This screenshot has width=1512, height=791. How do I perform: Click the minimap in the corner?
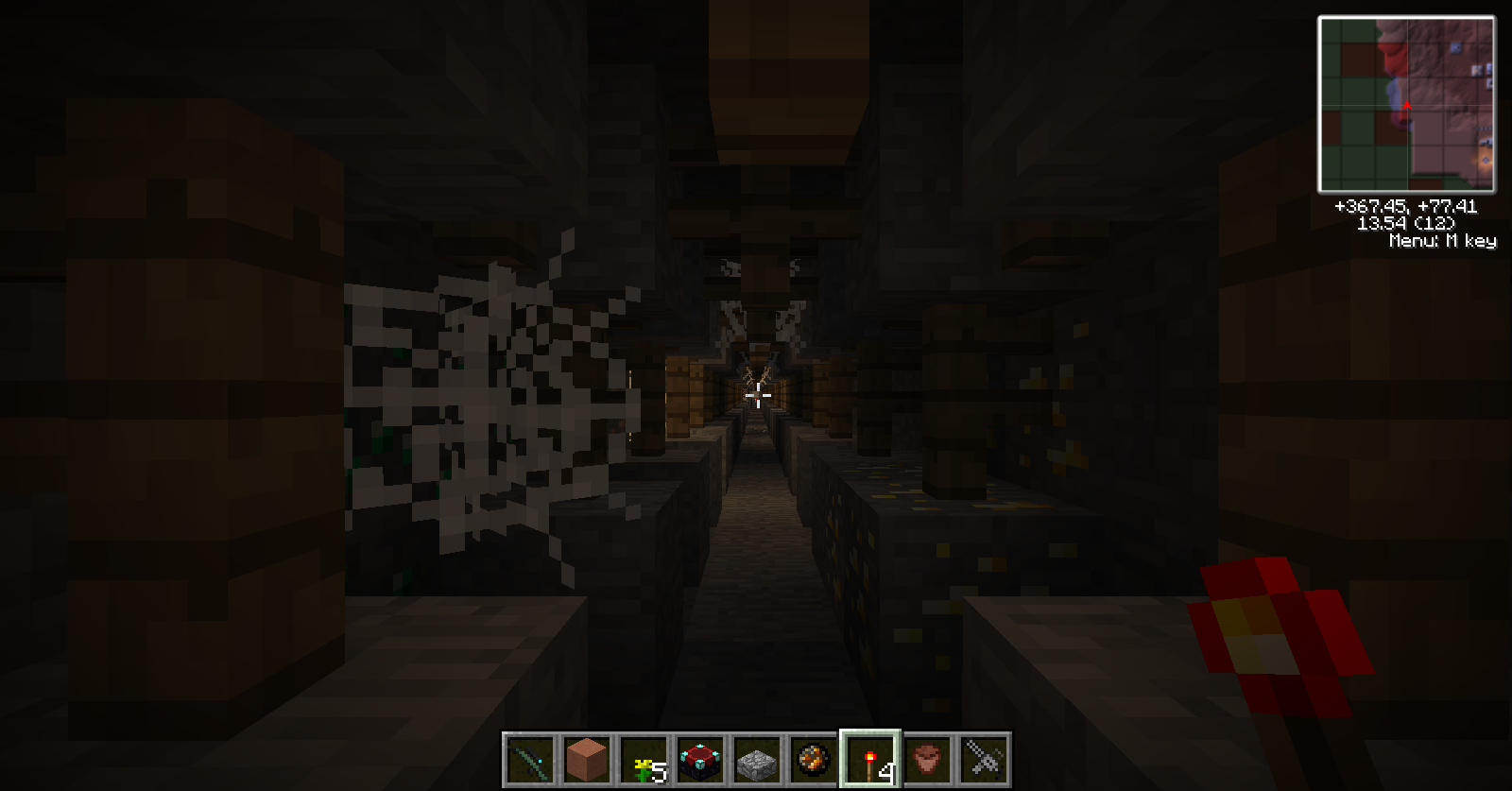1406,104
